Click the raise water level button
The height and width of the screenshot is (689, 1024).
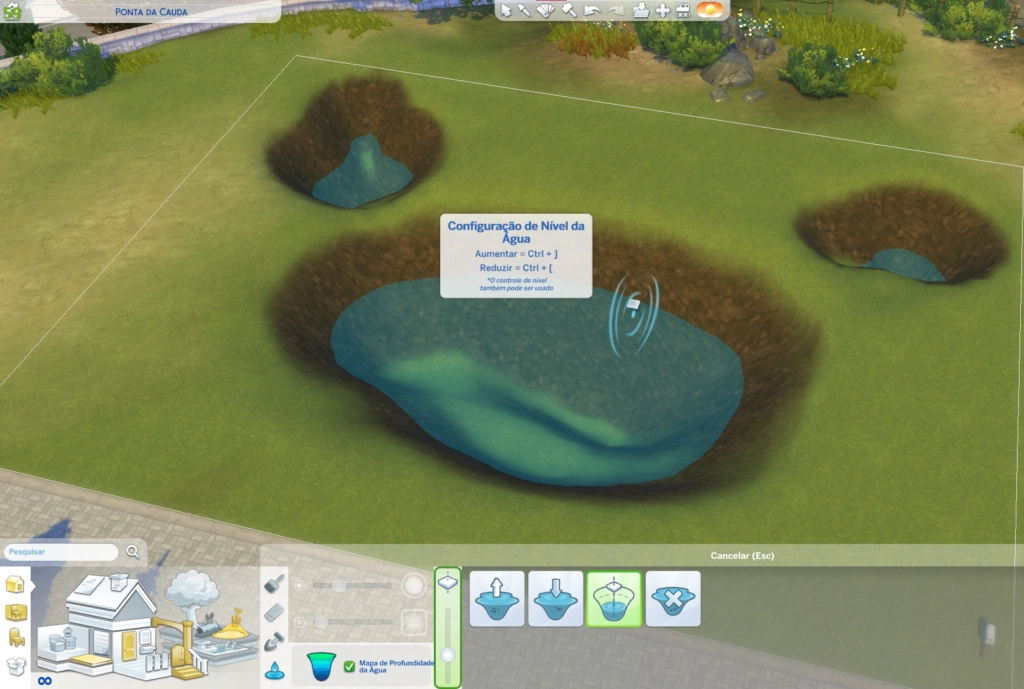[x=497, y=599]
